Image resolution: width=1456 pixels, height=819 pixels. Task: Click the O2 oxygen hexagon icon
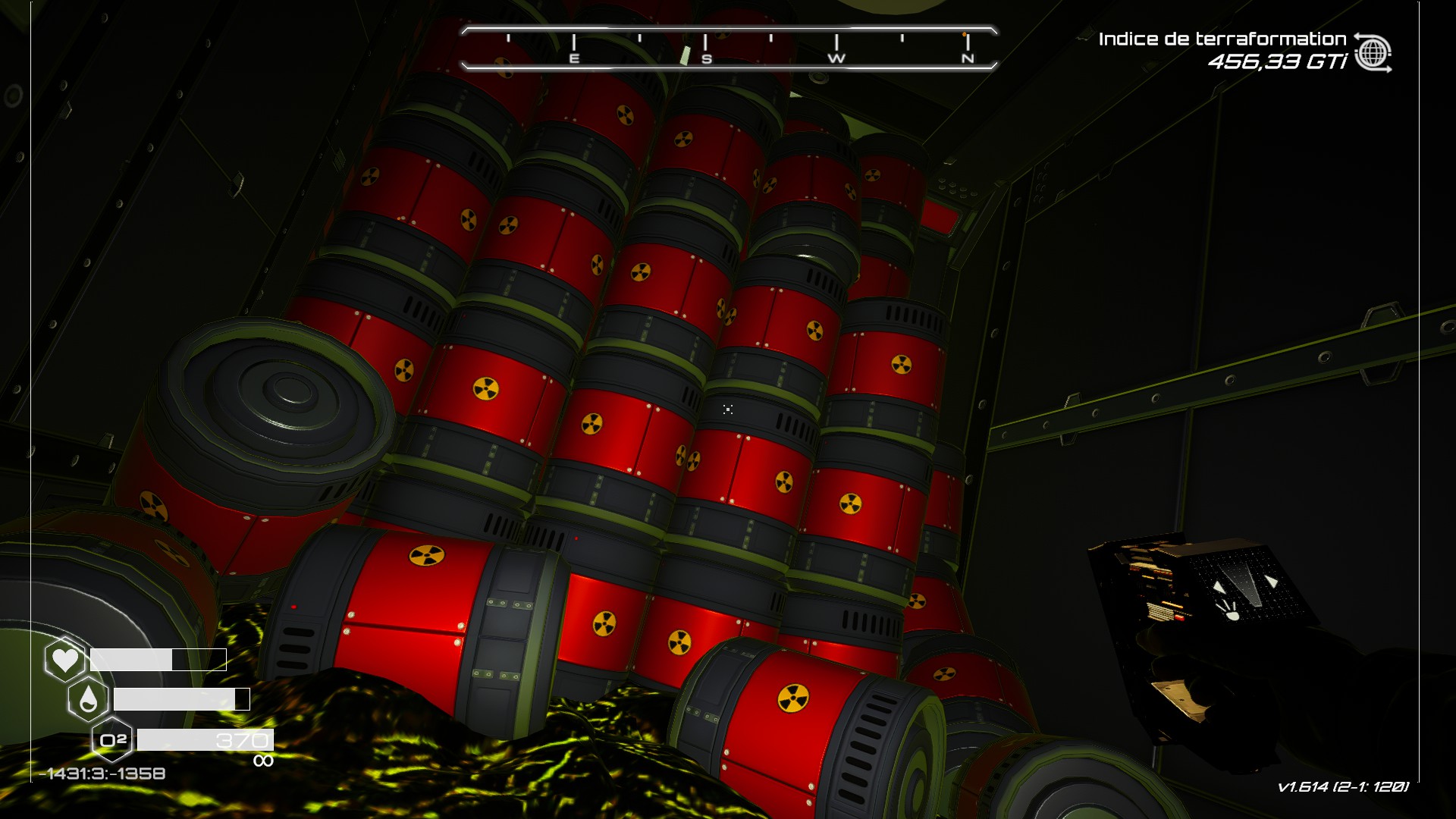click(x=112, y=739)
